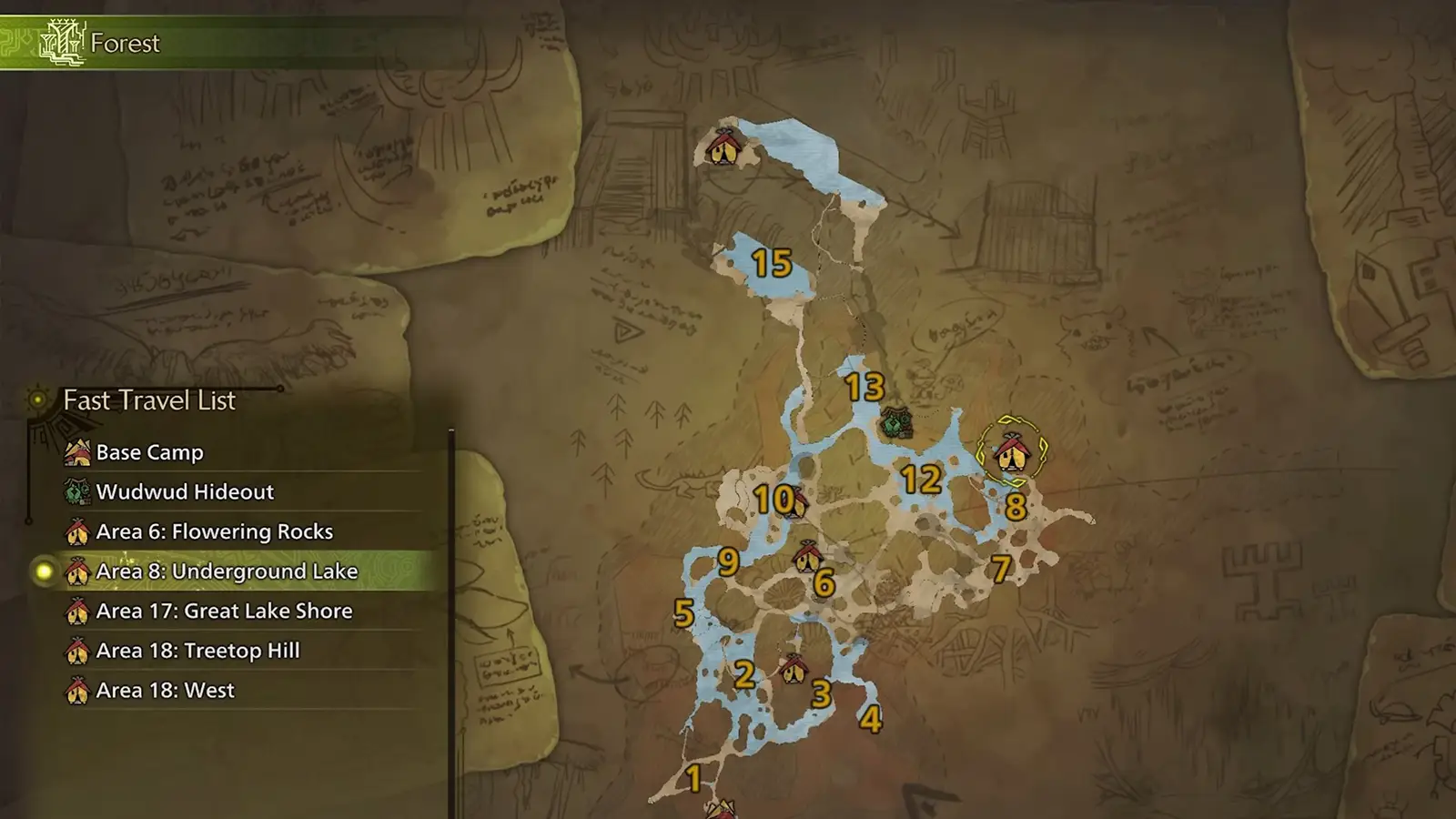Select Area 17: Great Lake Shore from the list
The image size is (1456, 819).
[x=225, y=612]
